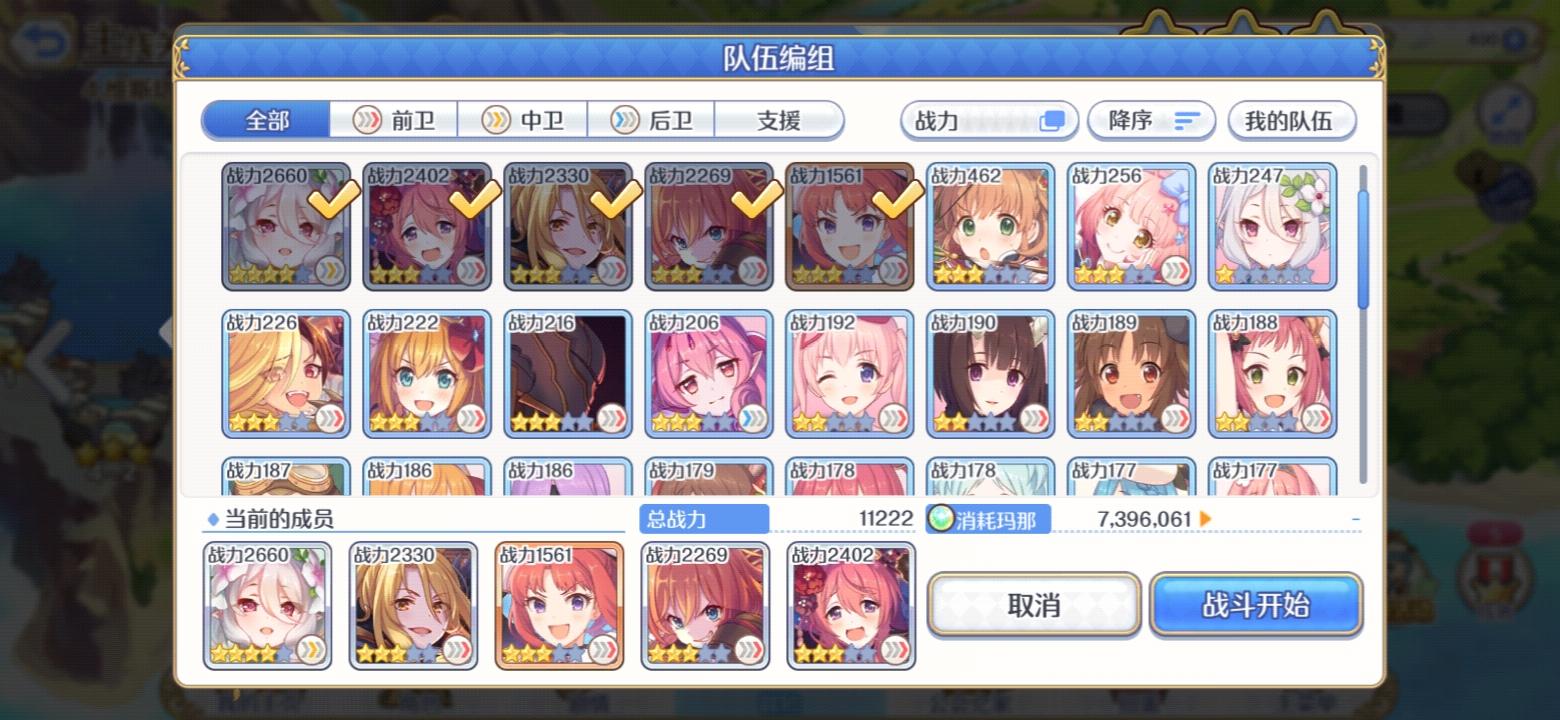The height and width of the screenshot is (720, 1560).
Task: Switch to the 支援 tab
Action: (779, 120)
